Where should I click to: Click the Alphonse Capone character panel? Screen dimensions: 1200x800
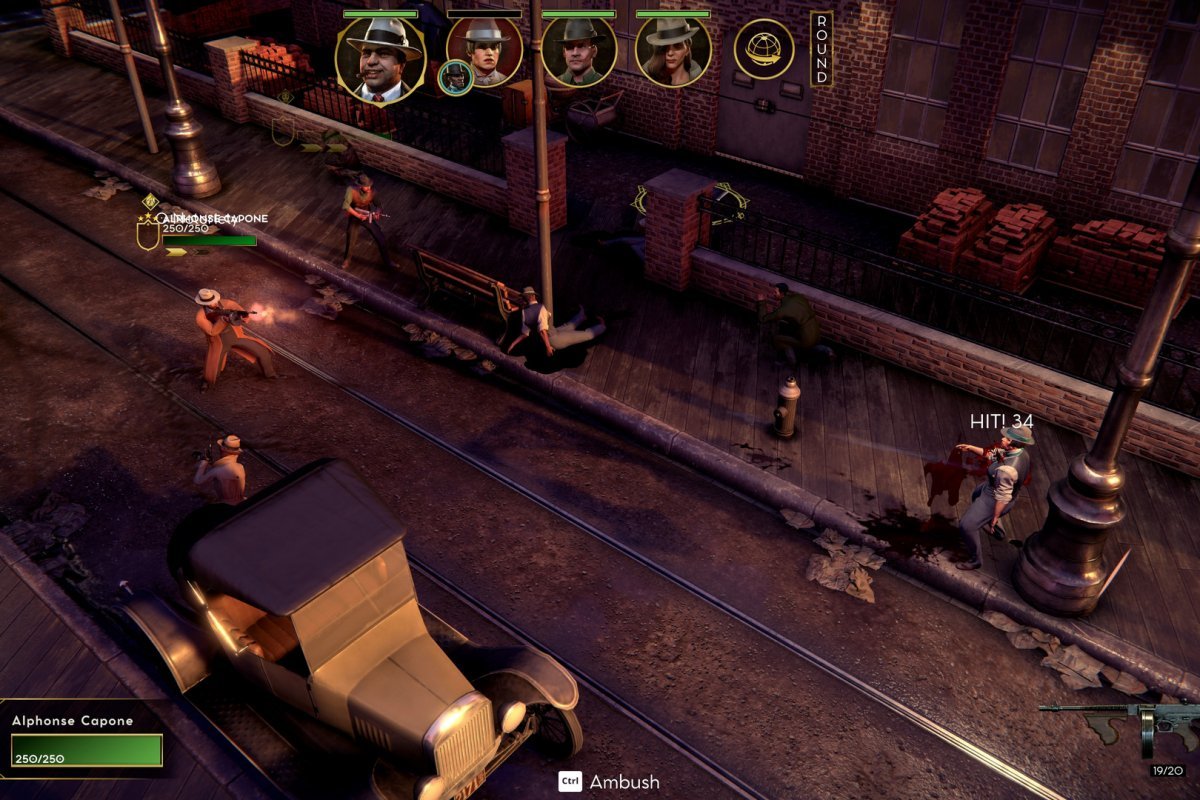(86, 740)
